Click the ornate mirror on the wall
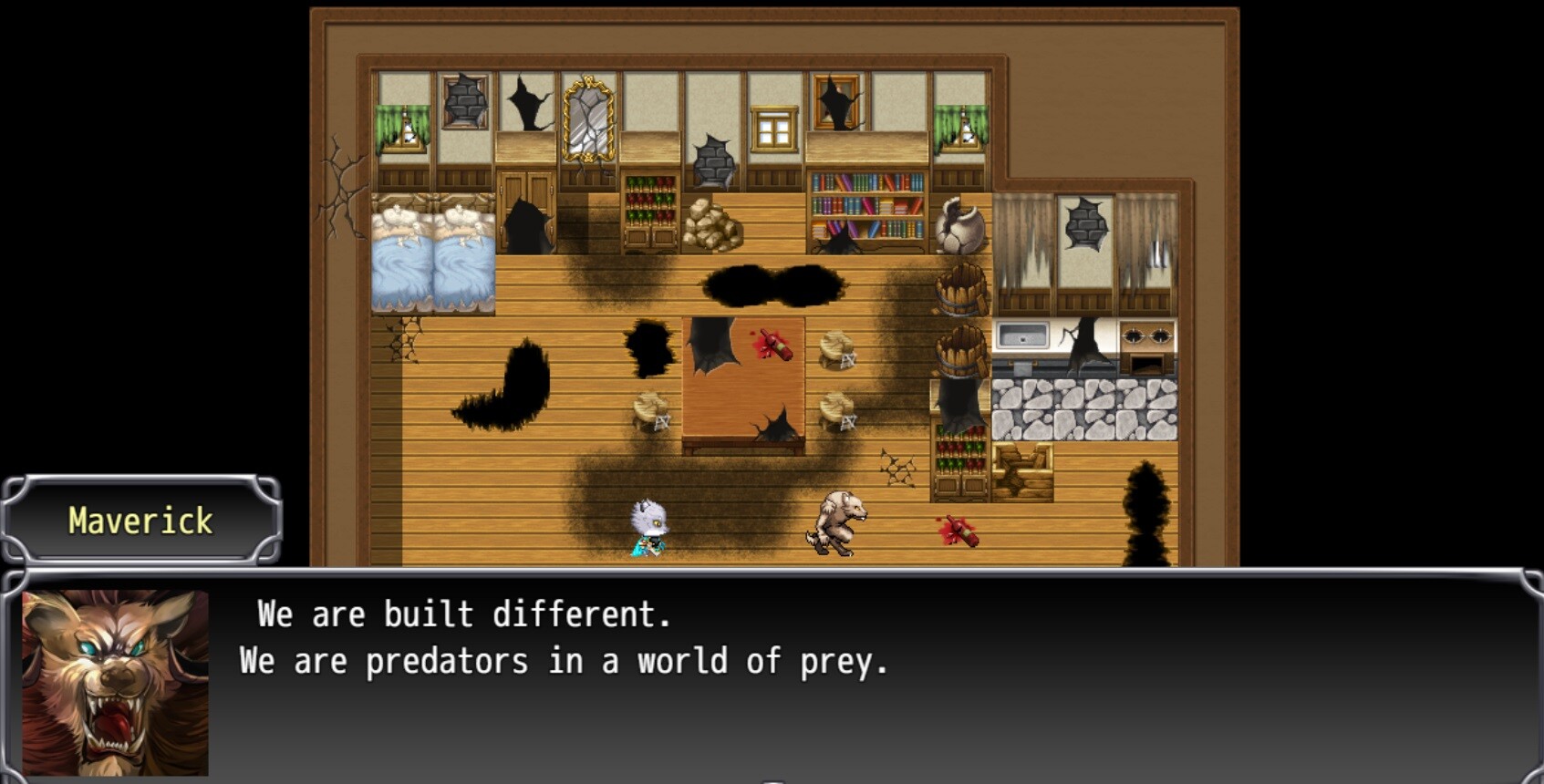This screenshot has height=784, width=1544. click(x=588, y=119)
